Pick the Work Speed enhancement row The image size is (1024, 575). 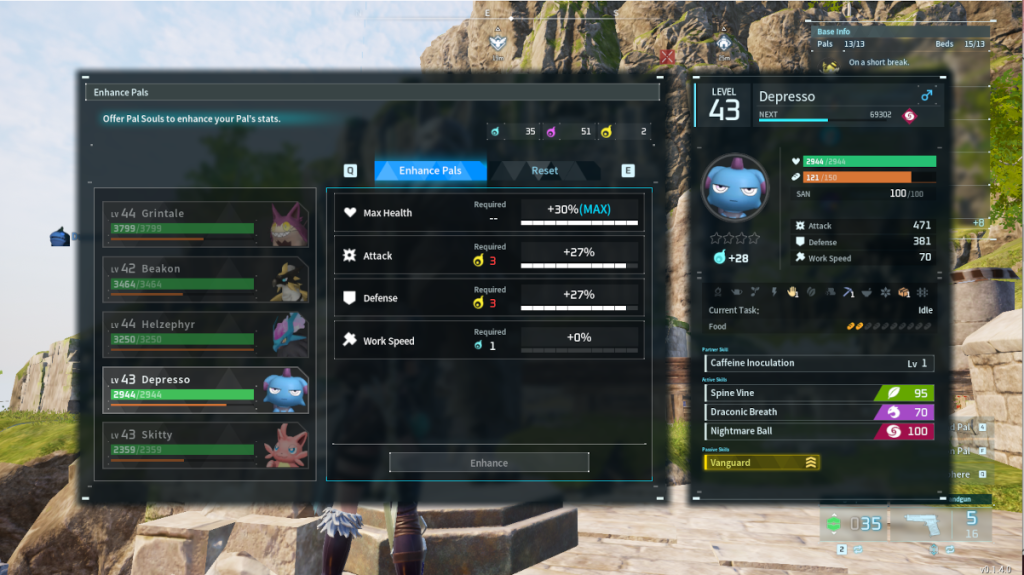coord(489,340)
